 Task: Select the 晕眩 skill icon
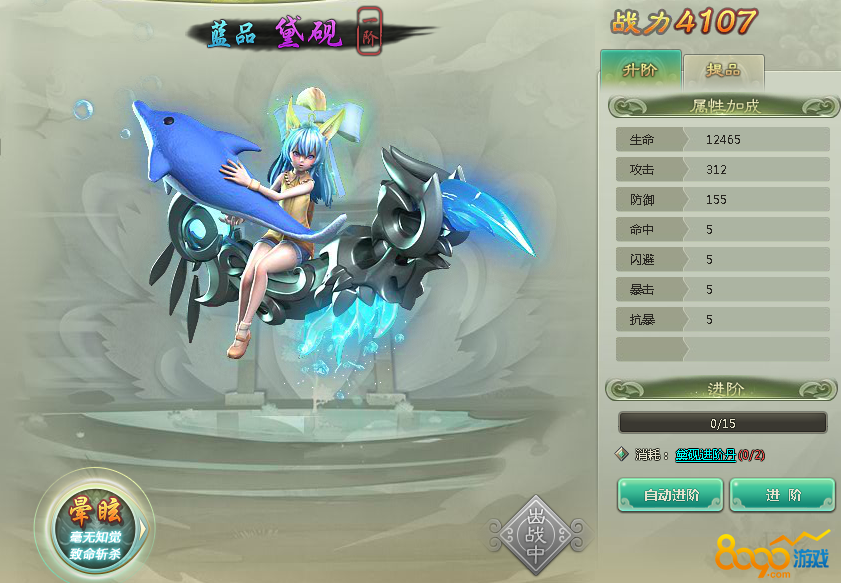point(94,523)
